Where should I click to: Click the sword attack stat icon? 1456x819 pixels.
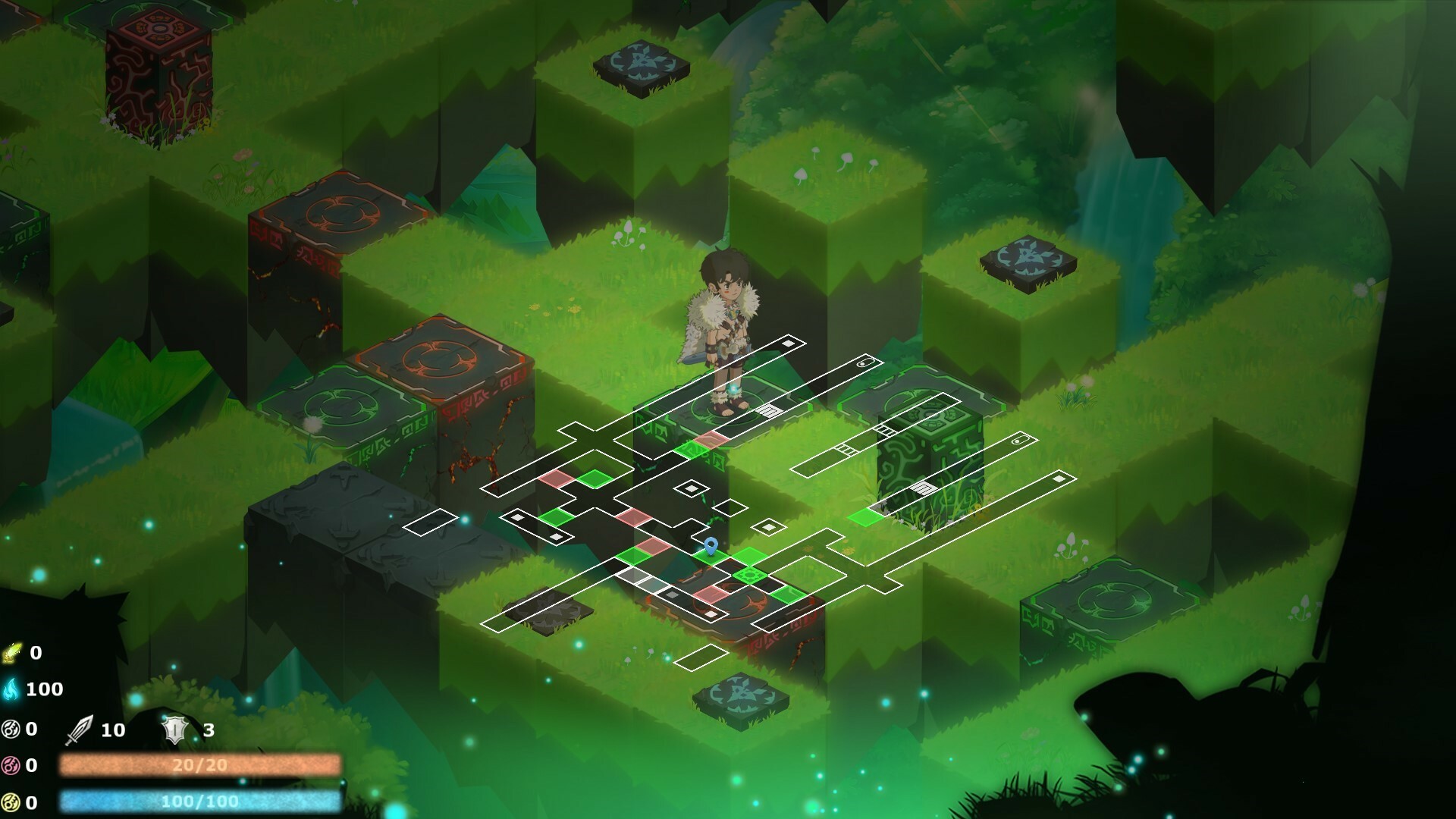pos(80,730)
